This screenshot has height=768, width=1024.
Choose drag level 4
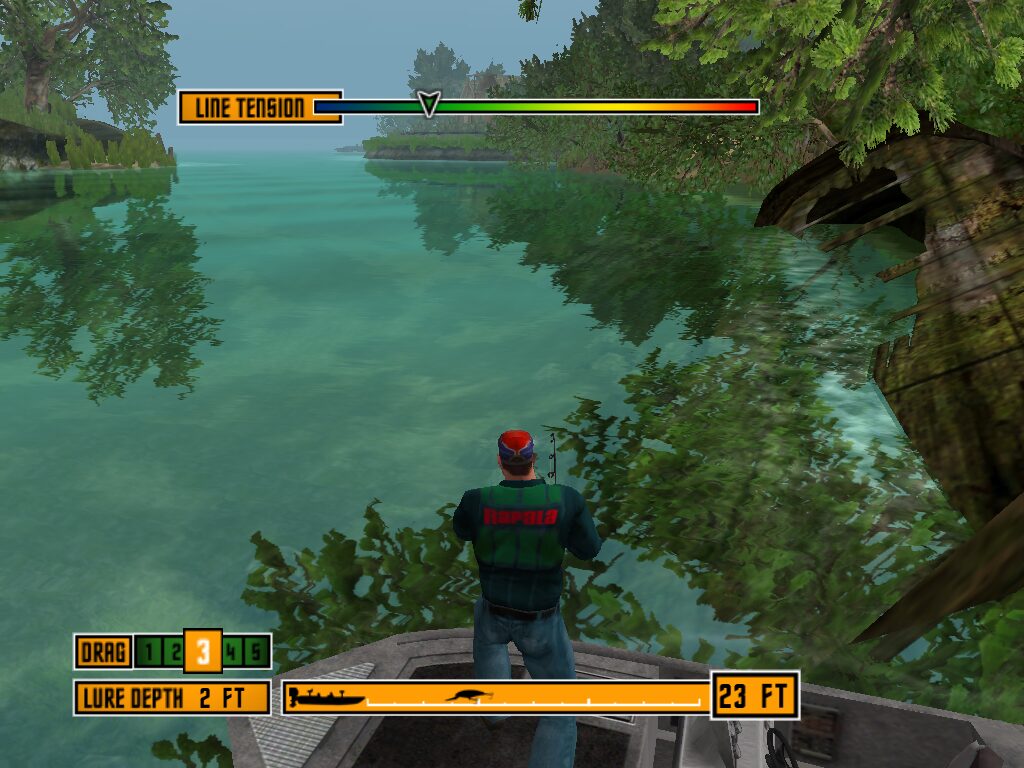(x=232, y=653)
